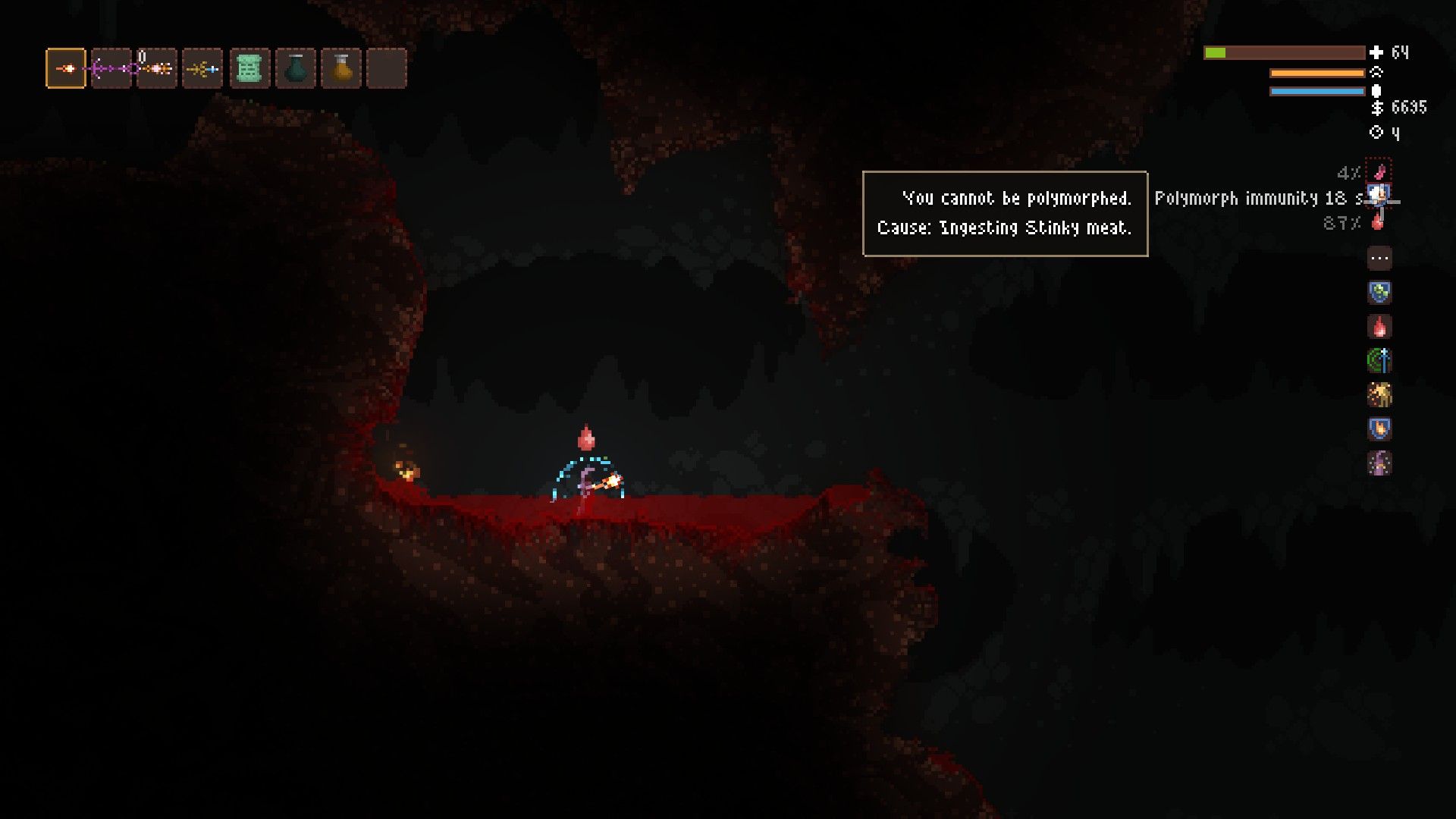
Task: Select the green spell scroll item
Action: pyautogui.click(x=249, y=67)
